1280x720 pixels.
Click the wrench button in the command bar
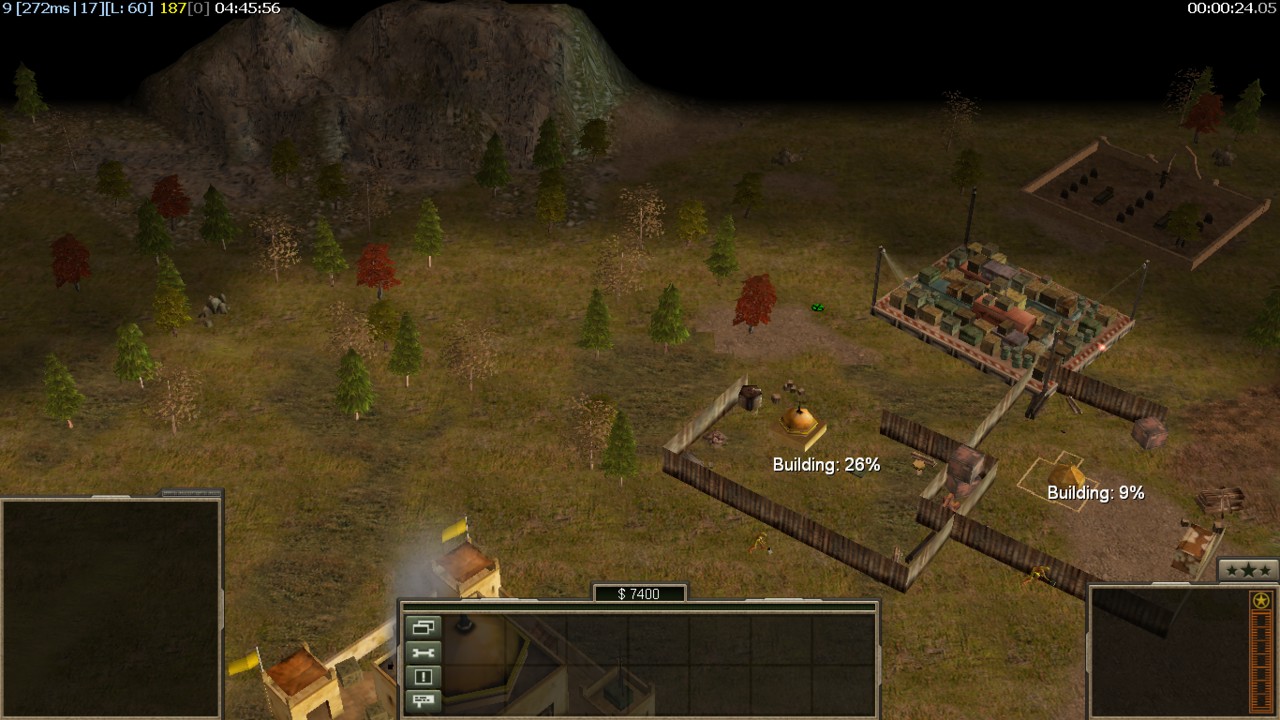(423, 652)
